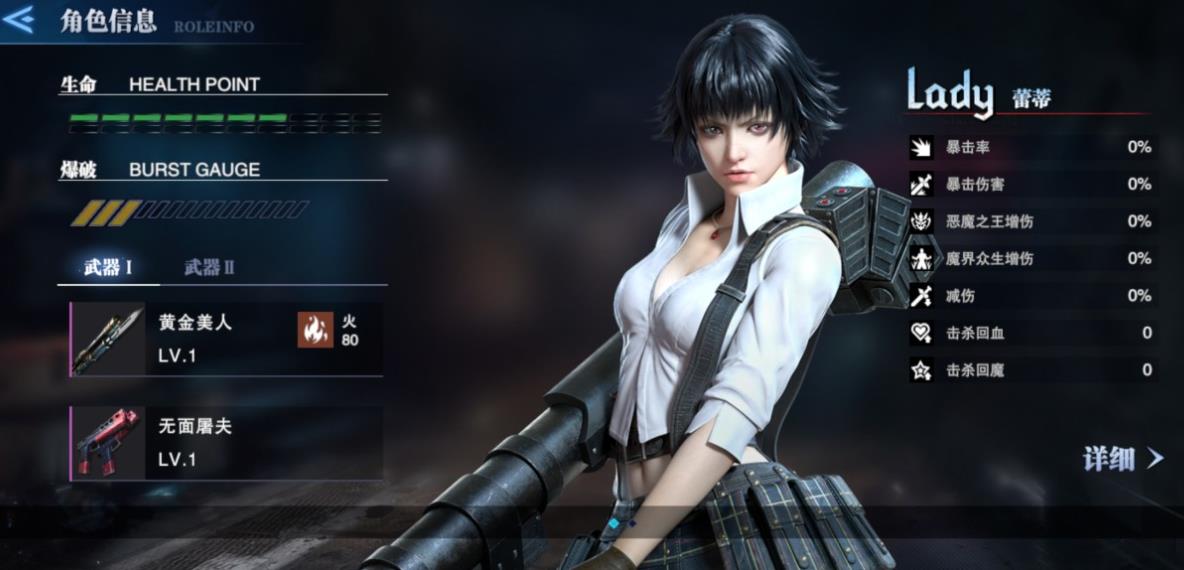The image size is (1184, 570).
Task: Click the fire element icon
Action: click(315, 330)
